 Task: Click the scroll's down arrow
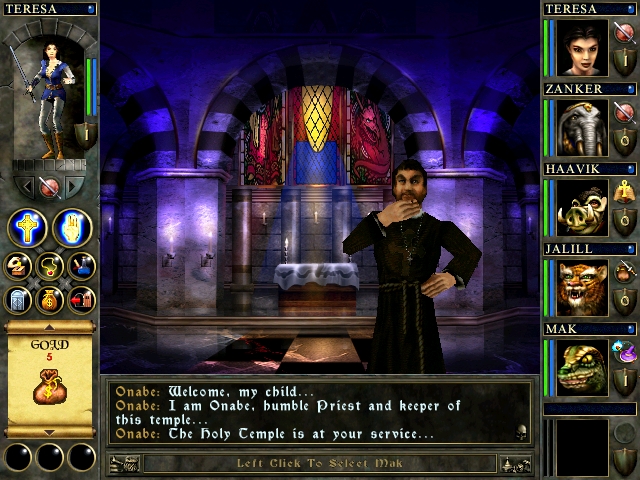(49, 432)
